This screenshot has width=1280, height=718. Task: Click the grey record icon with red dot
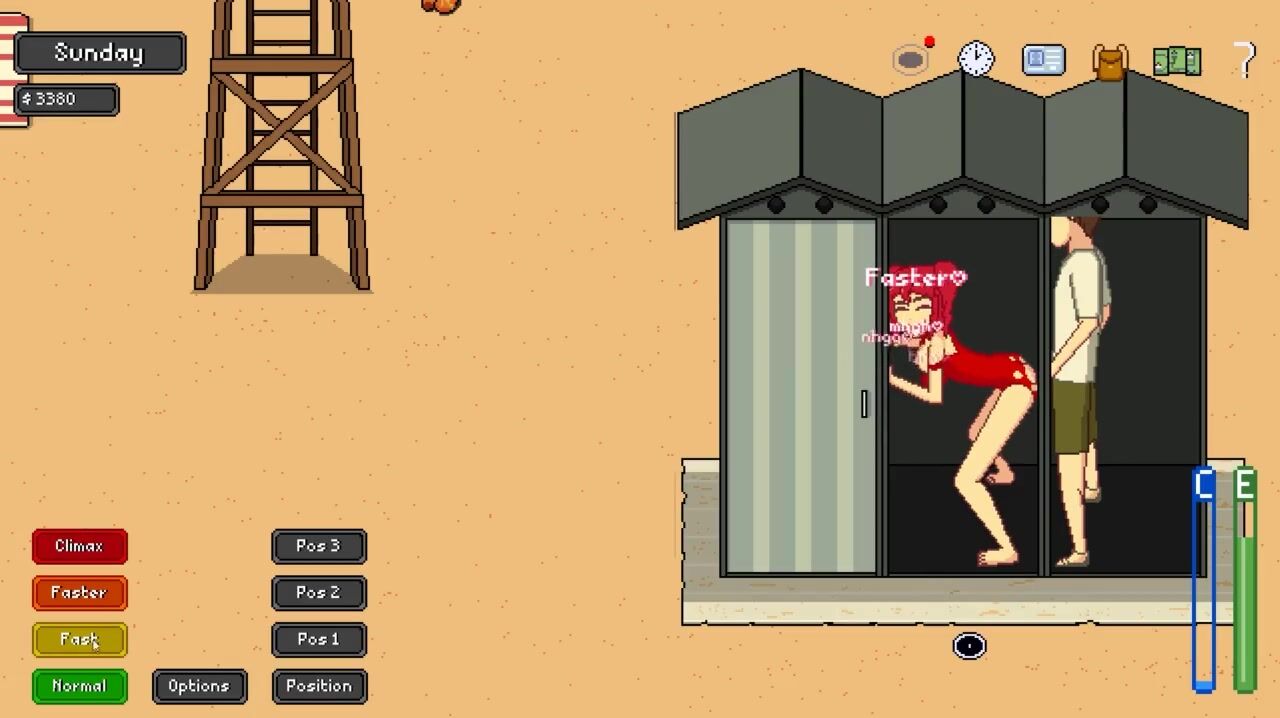pyautogui.click(x=911, y=60)
